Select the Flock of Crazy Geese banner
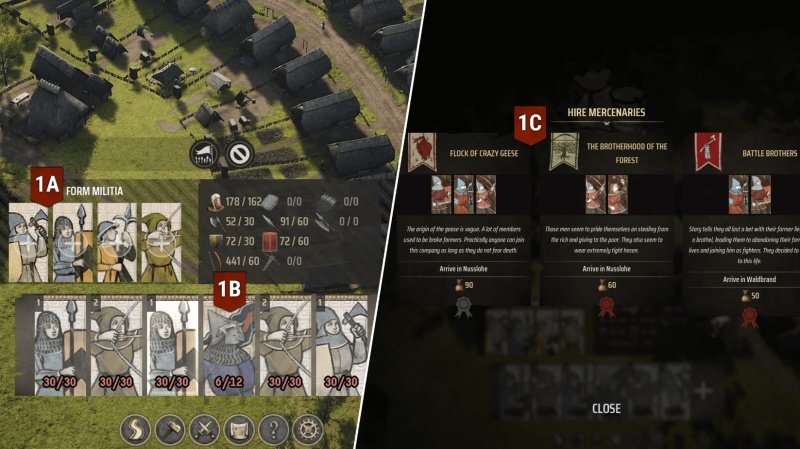800x449 pixels. [423, 150]
